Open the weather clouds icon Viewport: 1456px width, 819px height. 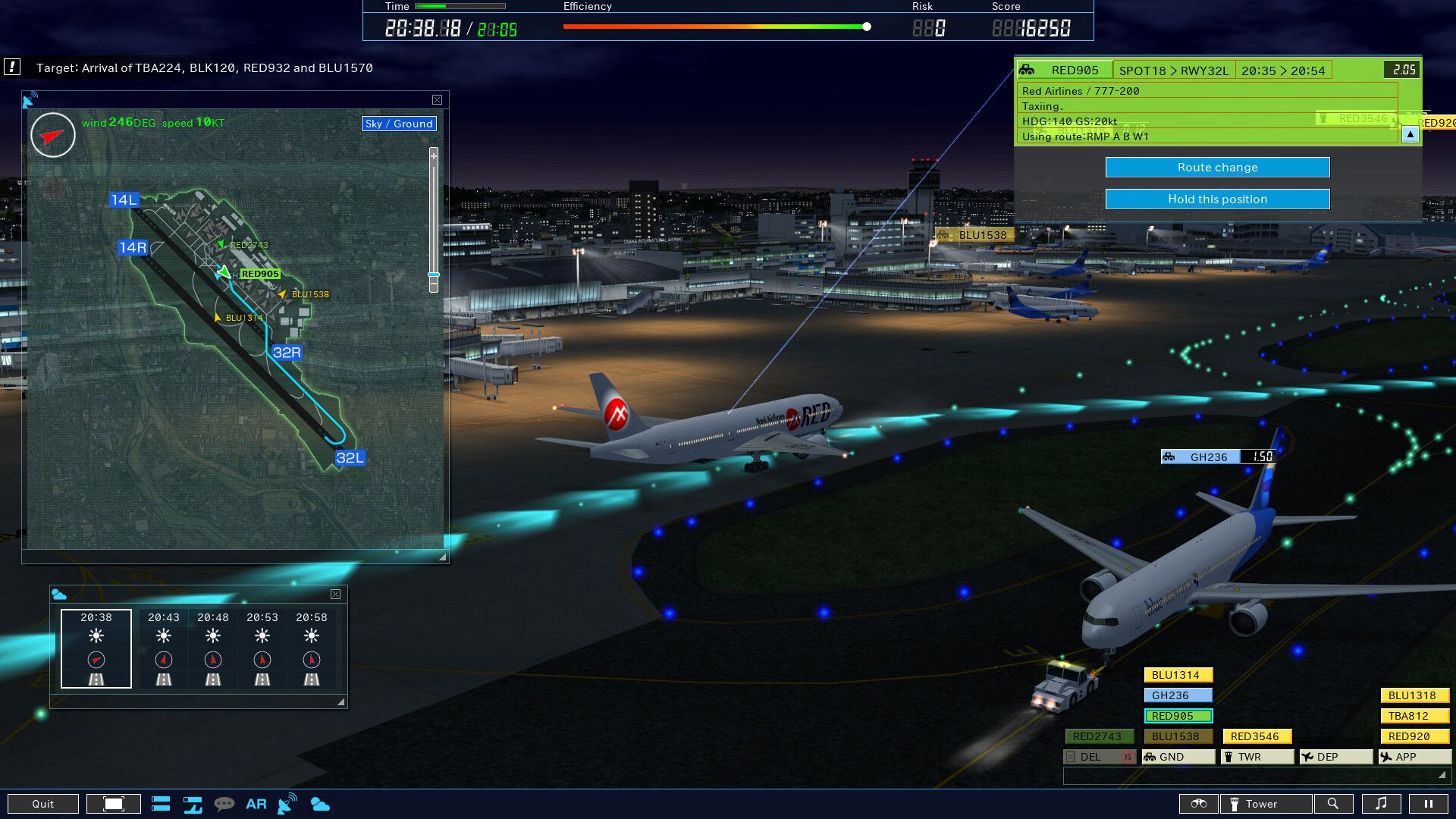pos(320,804)
